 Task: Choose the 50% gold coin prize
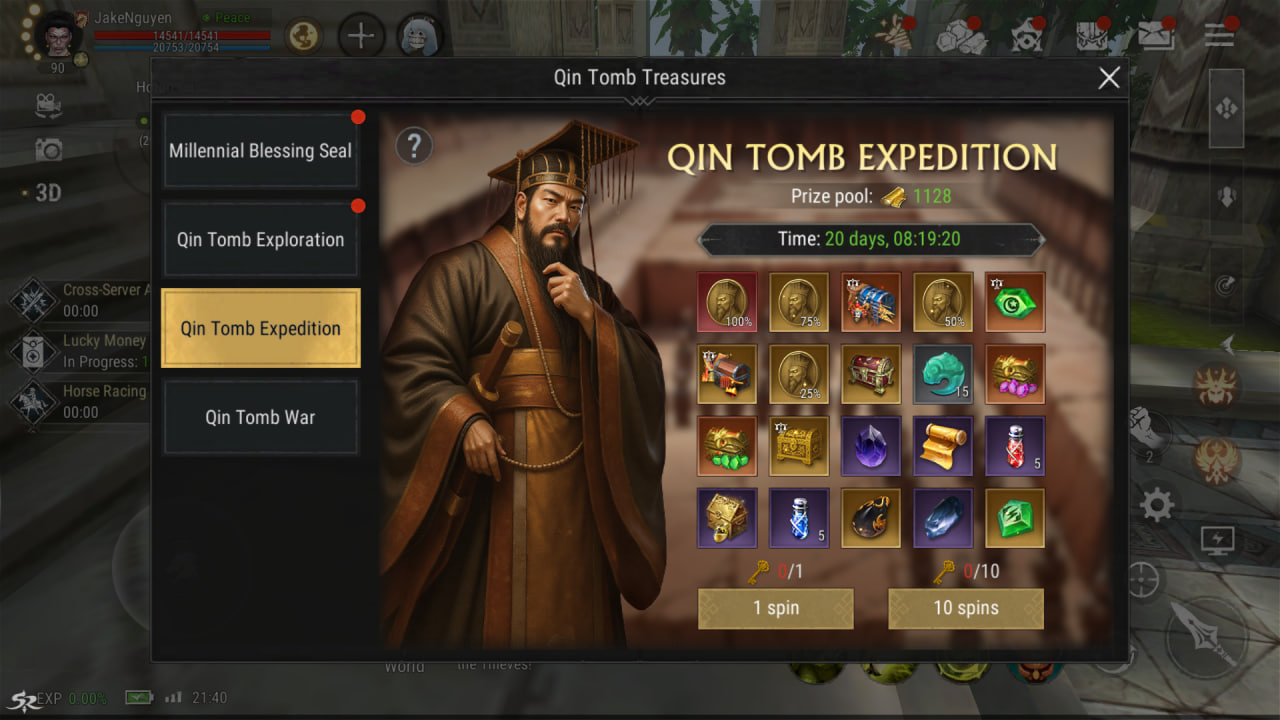click(943, 302)
